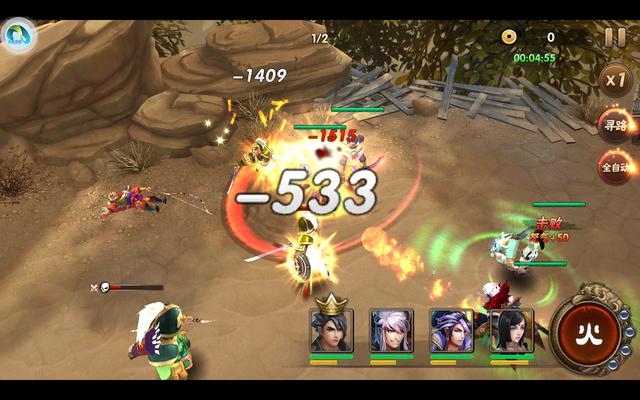Viewport: 640px width, 400px height.
Task: Select the crowned leader hero portrait
Action: 331,330
